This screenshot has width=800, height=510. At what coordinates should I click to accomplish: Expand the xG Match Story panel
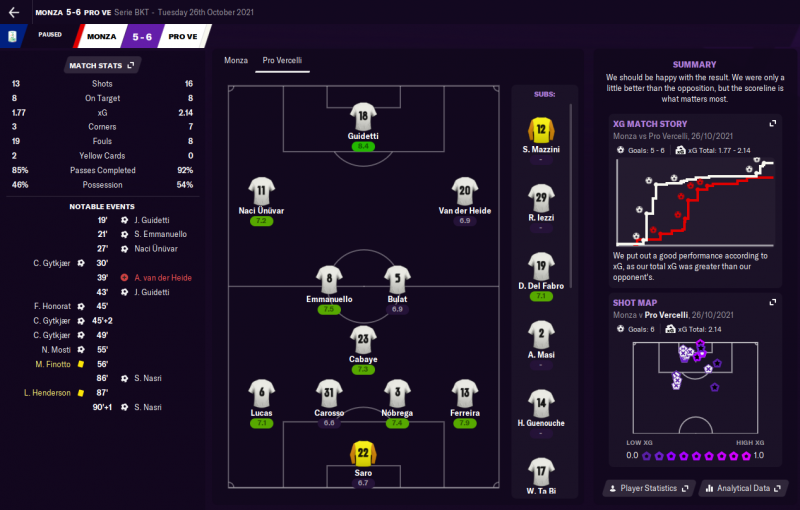pyautogui.click(x=772, y=123)
